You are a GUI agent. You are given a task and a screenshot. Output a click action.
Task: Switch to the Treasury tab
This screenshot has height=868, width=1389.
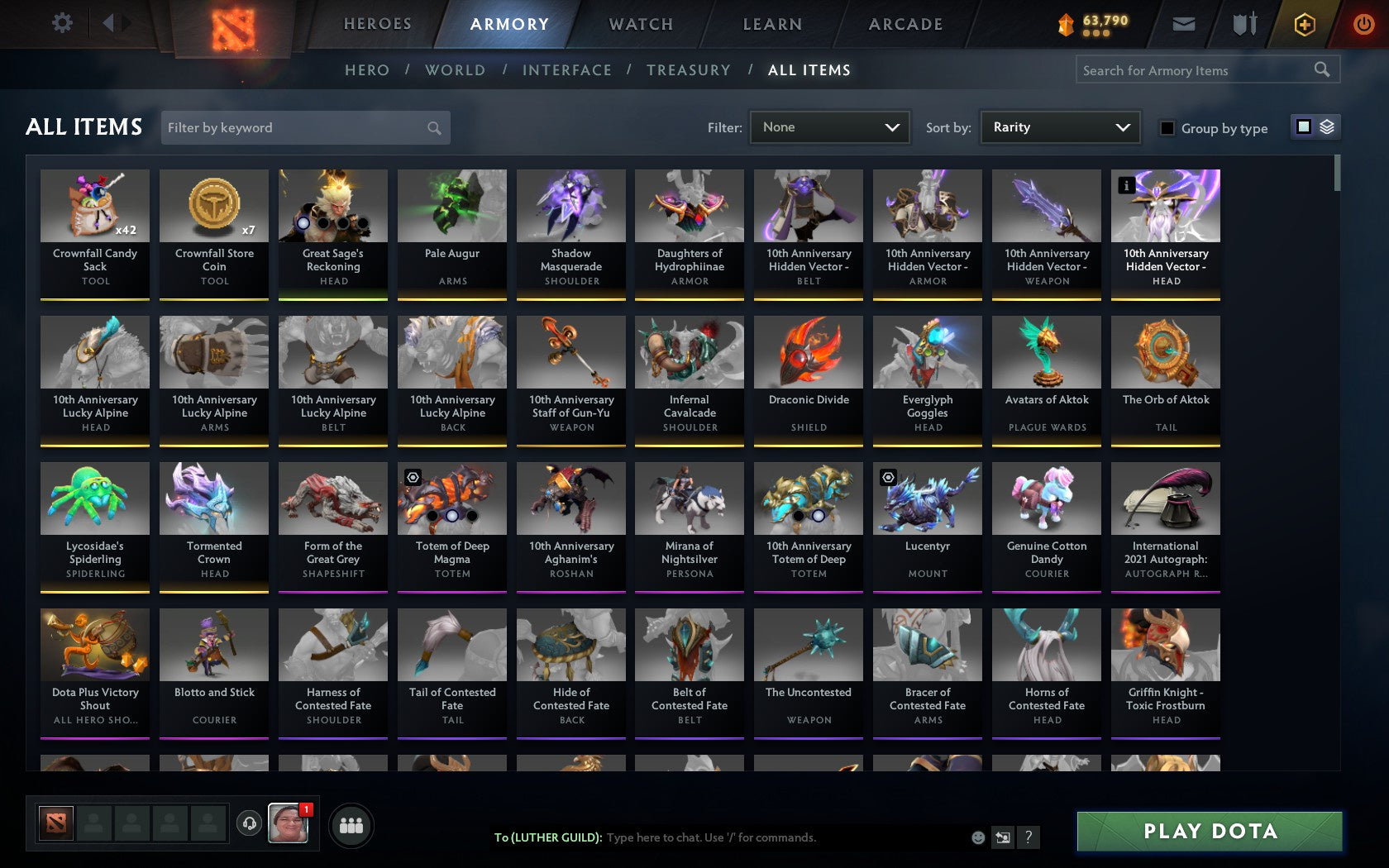(689, 70)
